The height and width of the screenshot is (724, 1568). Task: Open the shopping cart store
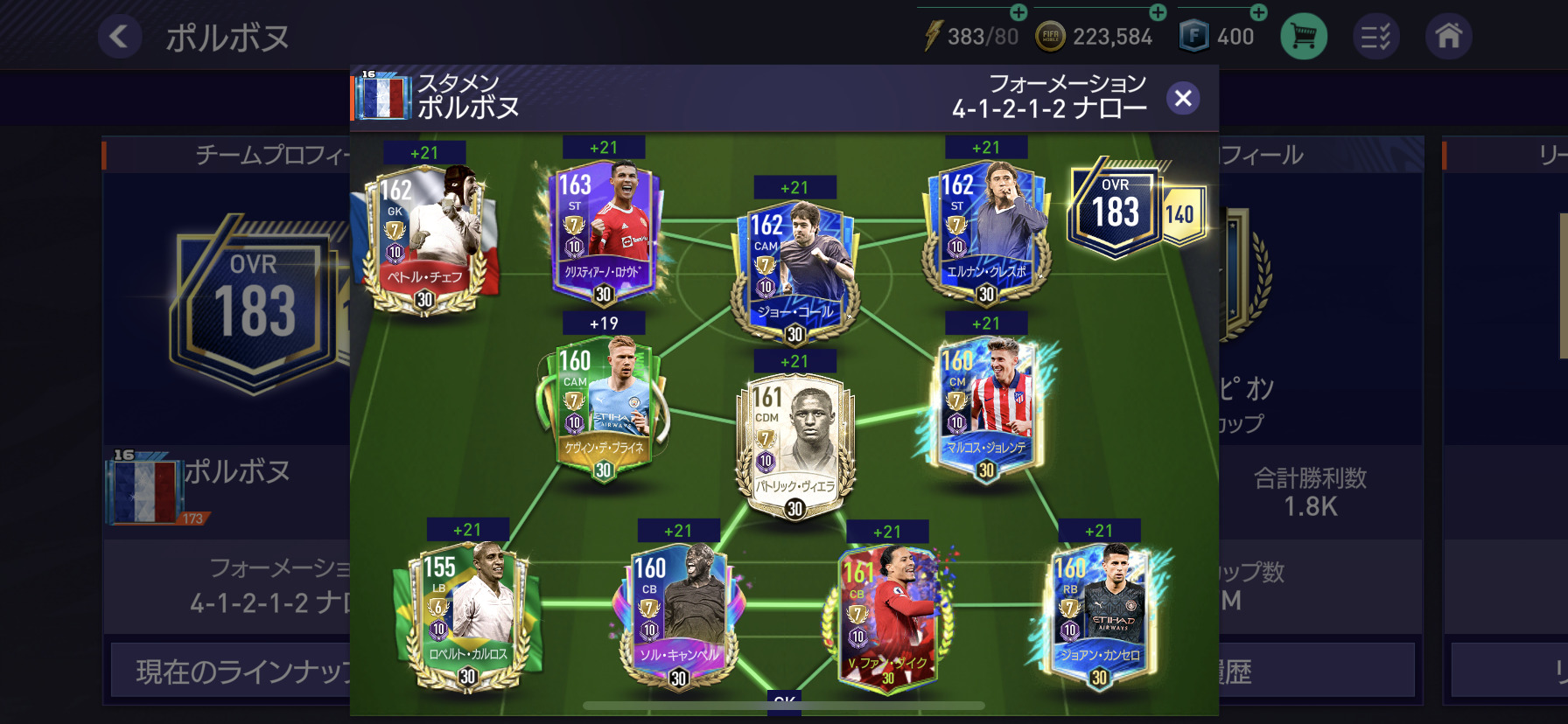(x=1303, y=37)
